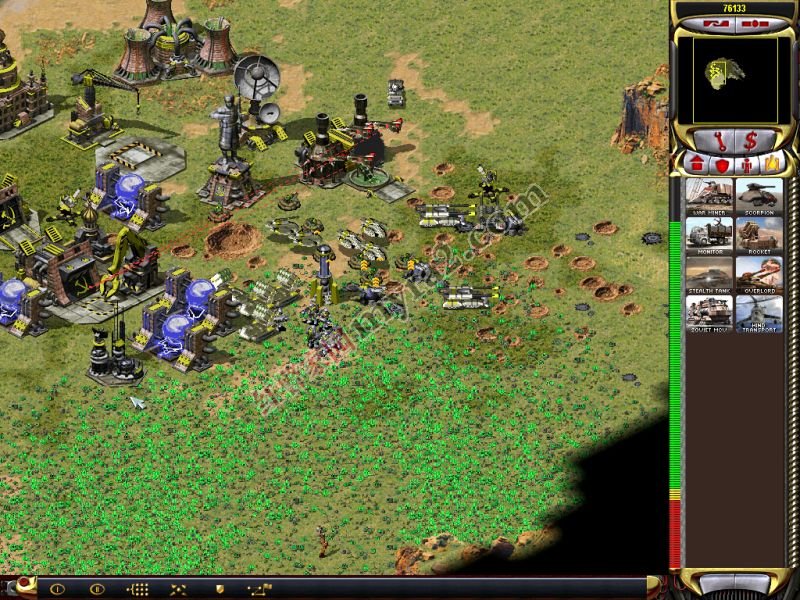Select team two on the command bar
Image resolution: width=800 pixels, height=600 pixels.
click(x=97, y=589)
